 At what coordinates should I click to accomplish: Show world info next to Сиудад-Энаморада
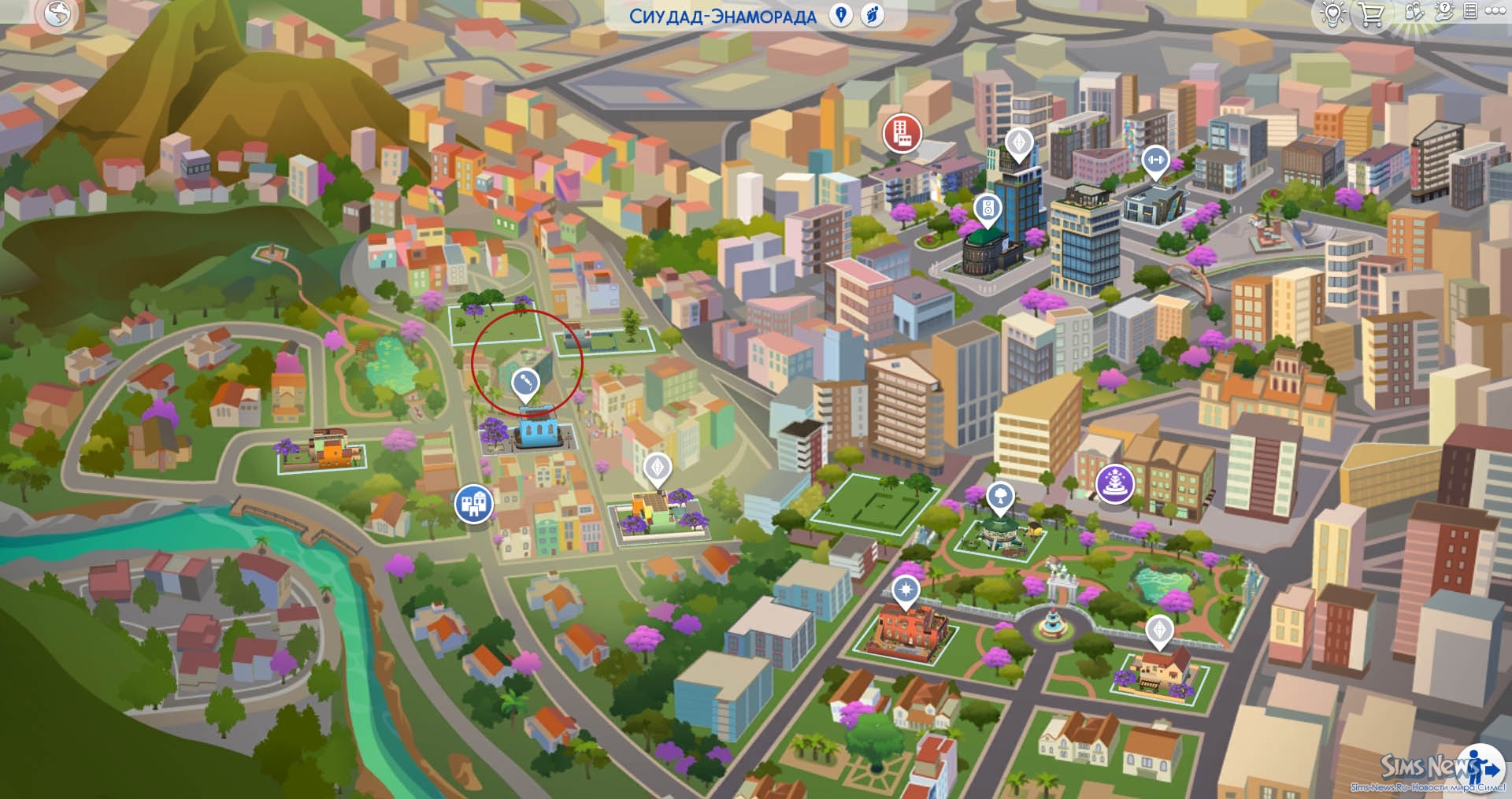[x=841, y=15]
